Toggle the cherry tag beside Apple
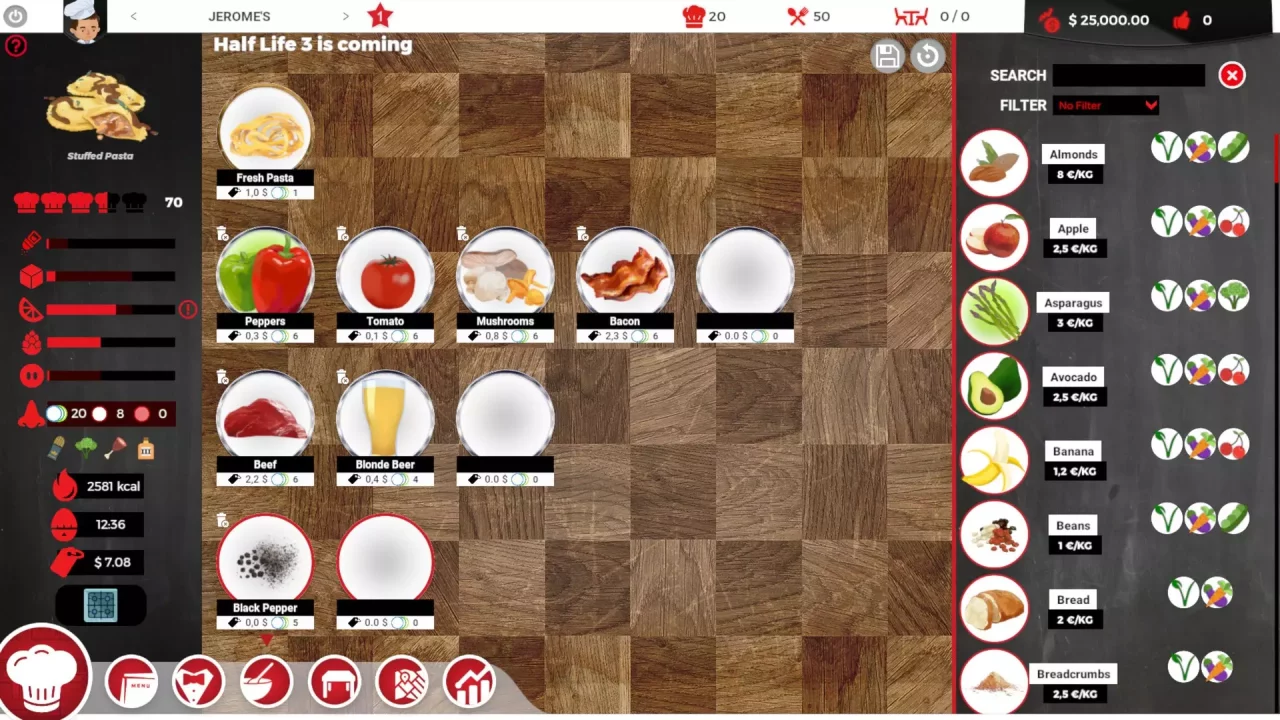The height and width of the screenshot is (720, 1280). point(1234,222)
